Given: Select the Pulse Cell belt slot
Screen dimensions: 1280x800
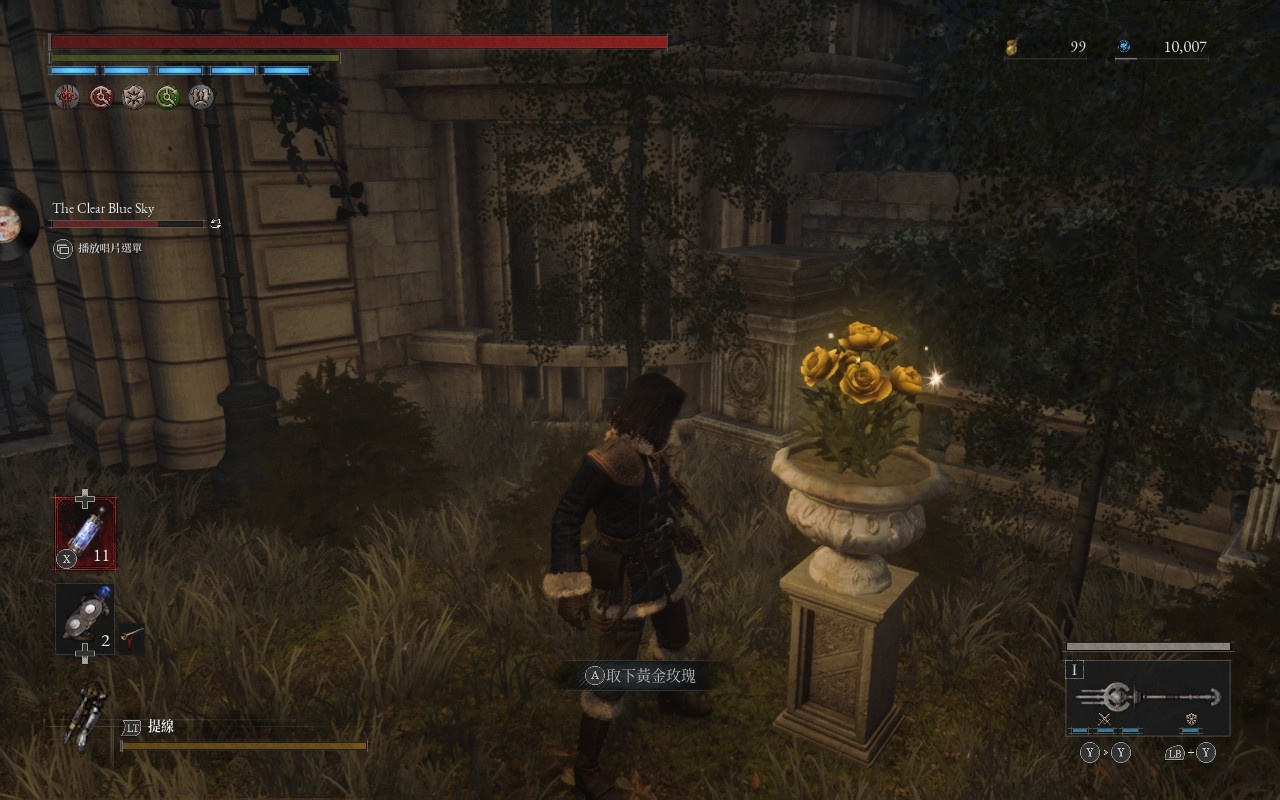Looking at the screenshot, I should 85,533.
